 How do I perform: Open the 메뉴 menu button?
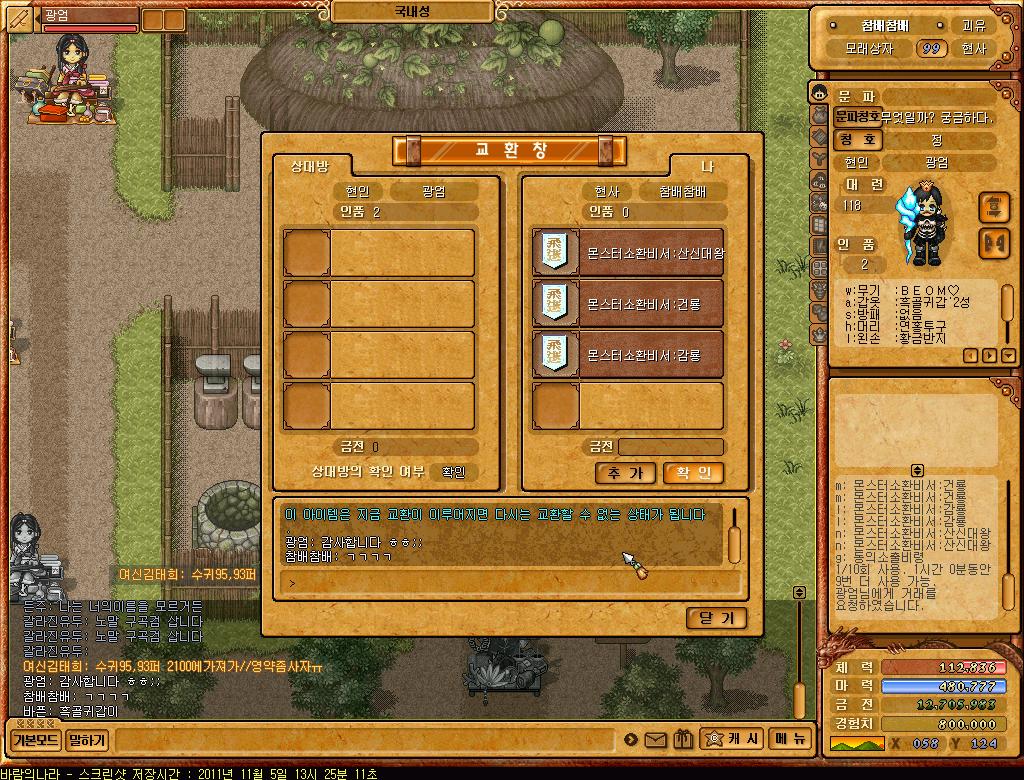click(x=788, y=739)
